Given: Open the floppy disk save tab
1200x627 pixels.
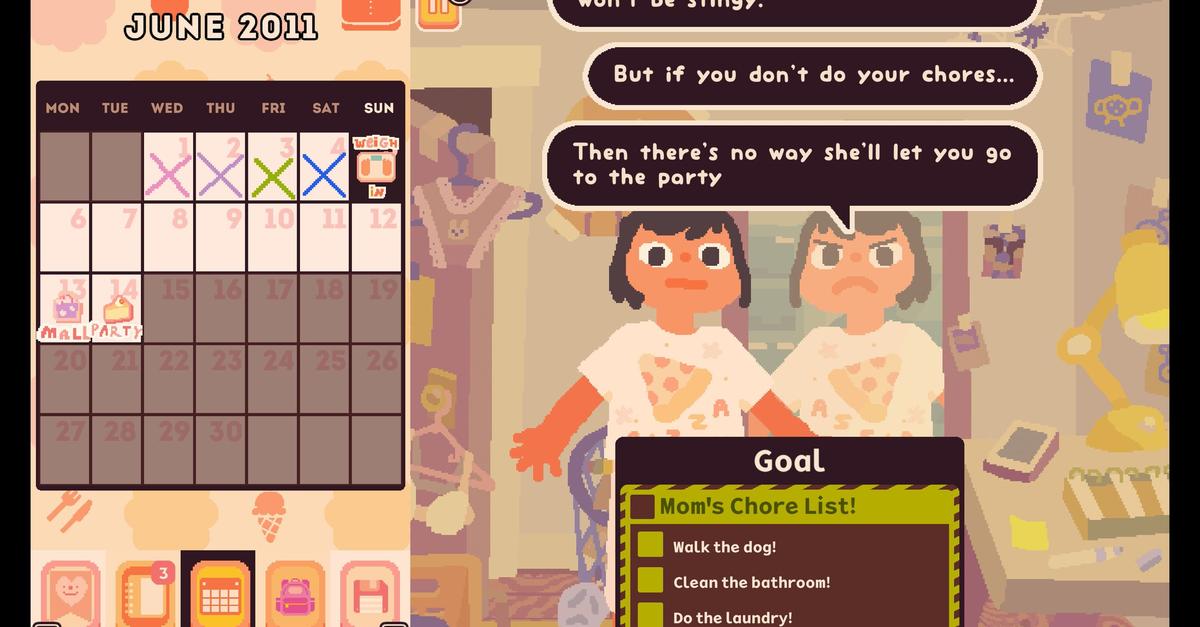Looking at the screenshot, I should click(368, 594).
